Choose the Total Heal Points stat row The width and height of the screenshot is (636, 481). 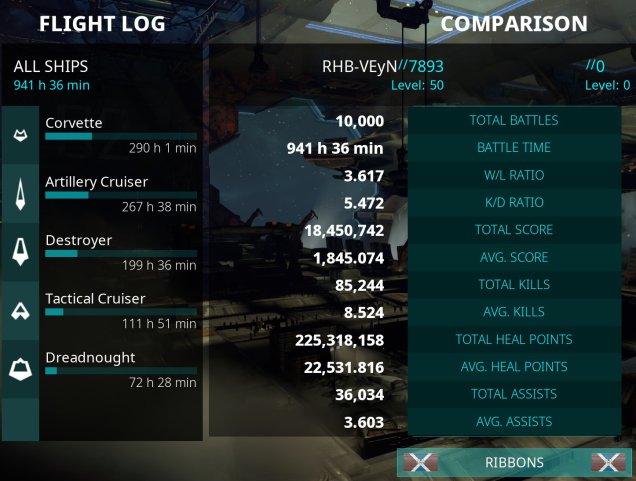click(514, 340)
